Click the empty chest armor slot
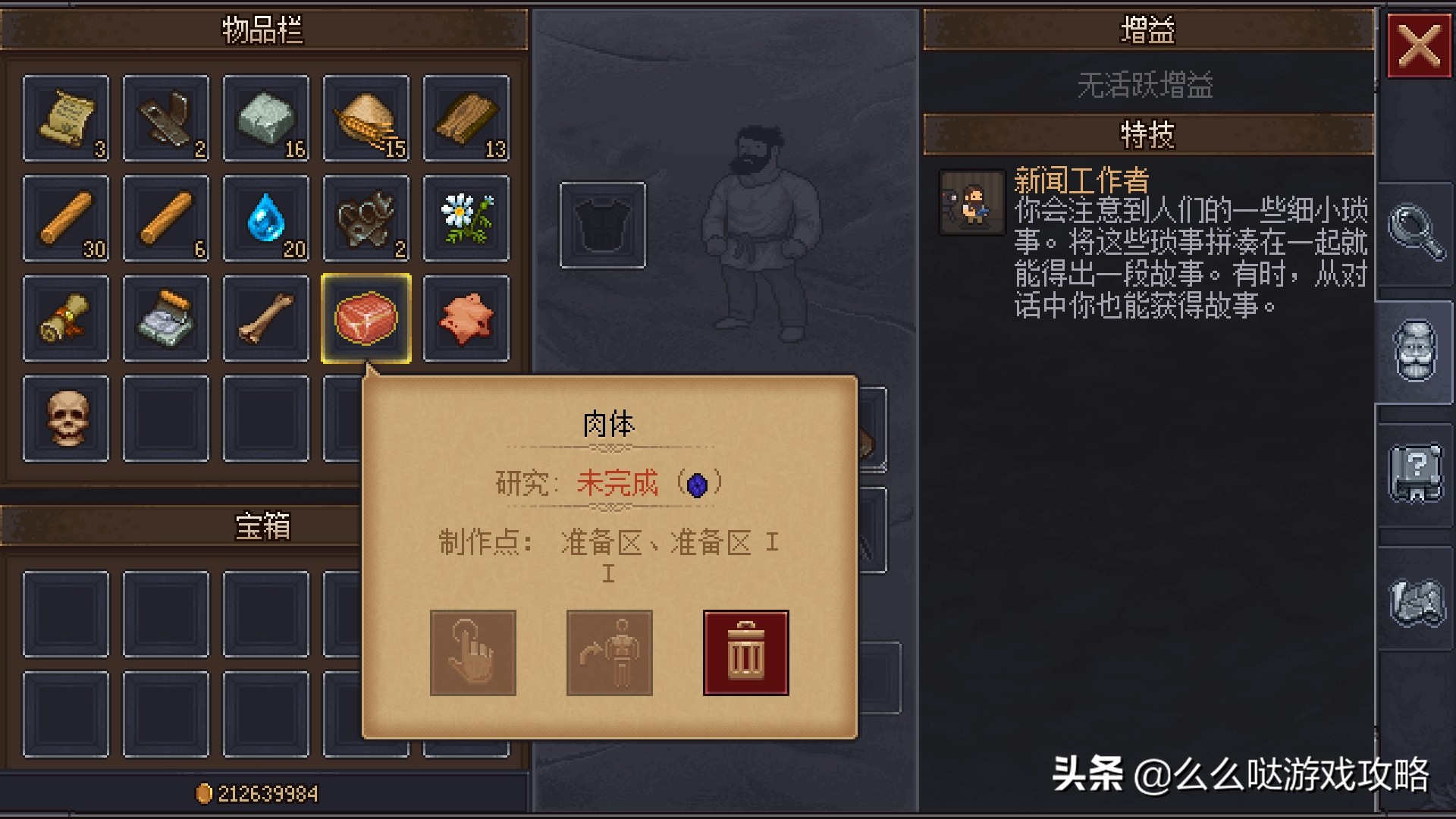The height and width of the screenshot is (819, 1456). click(601, 224)
